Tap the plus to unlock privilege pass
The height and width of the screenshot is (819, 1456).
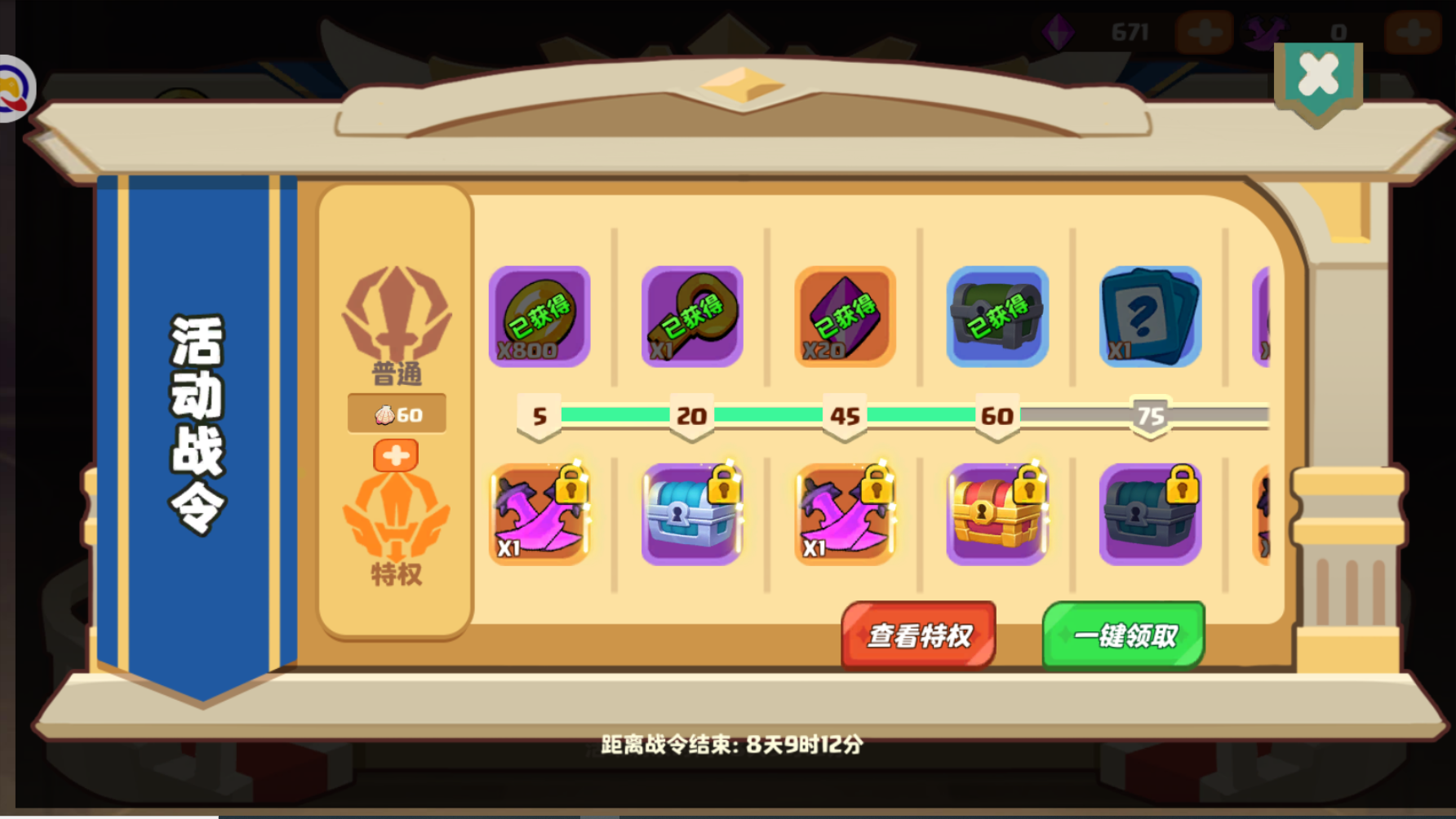click(397, 455)
